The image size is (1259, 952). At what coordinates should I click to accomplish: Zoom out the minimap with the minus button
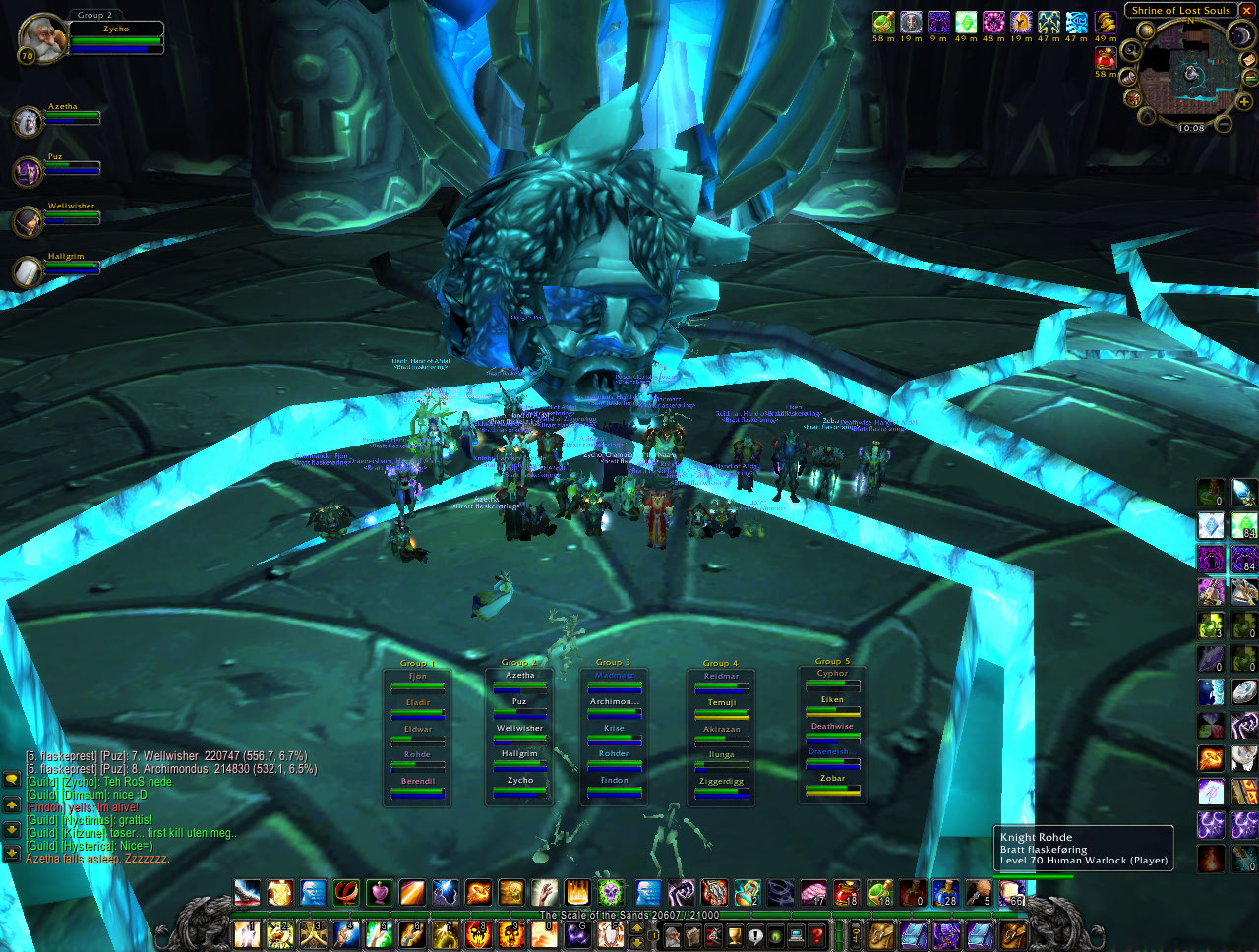[x=1224, y=124]
